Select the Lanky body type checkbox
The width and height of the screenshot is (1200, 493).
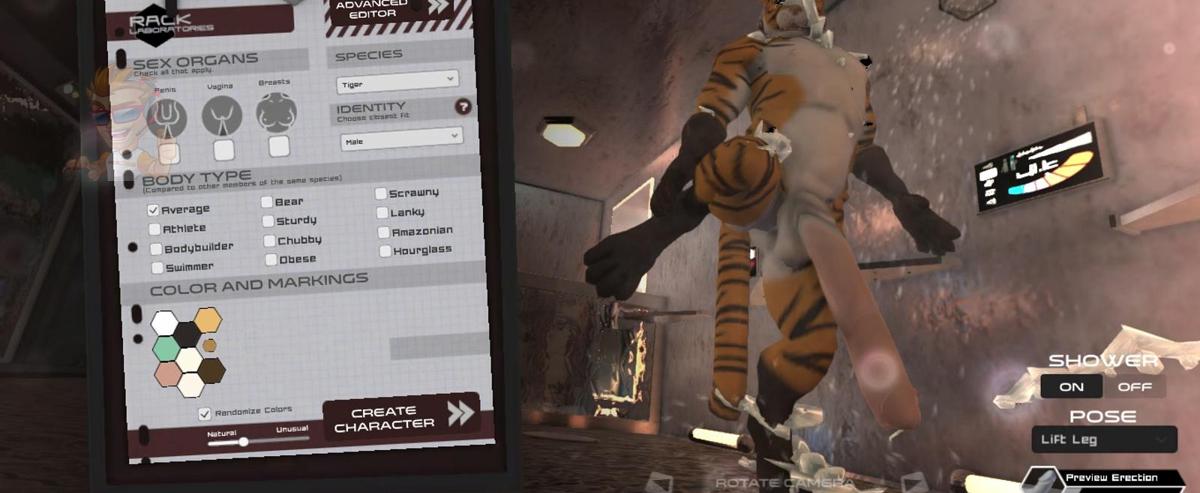click(x=383, y=213)
